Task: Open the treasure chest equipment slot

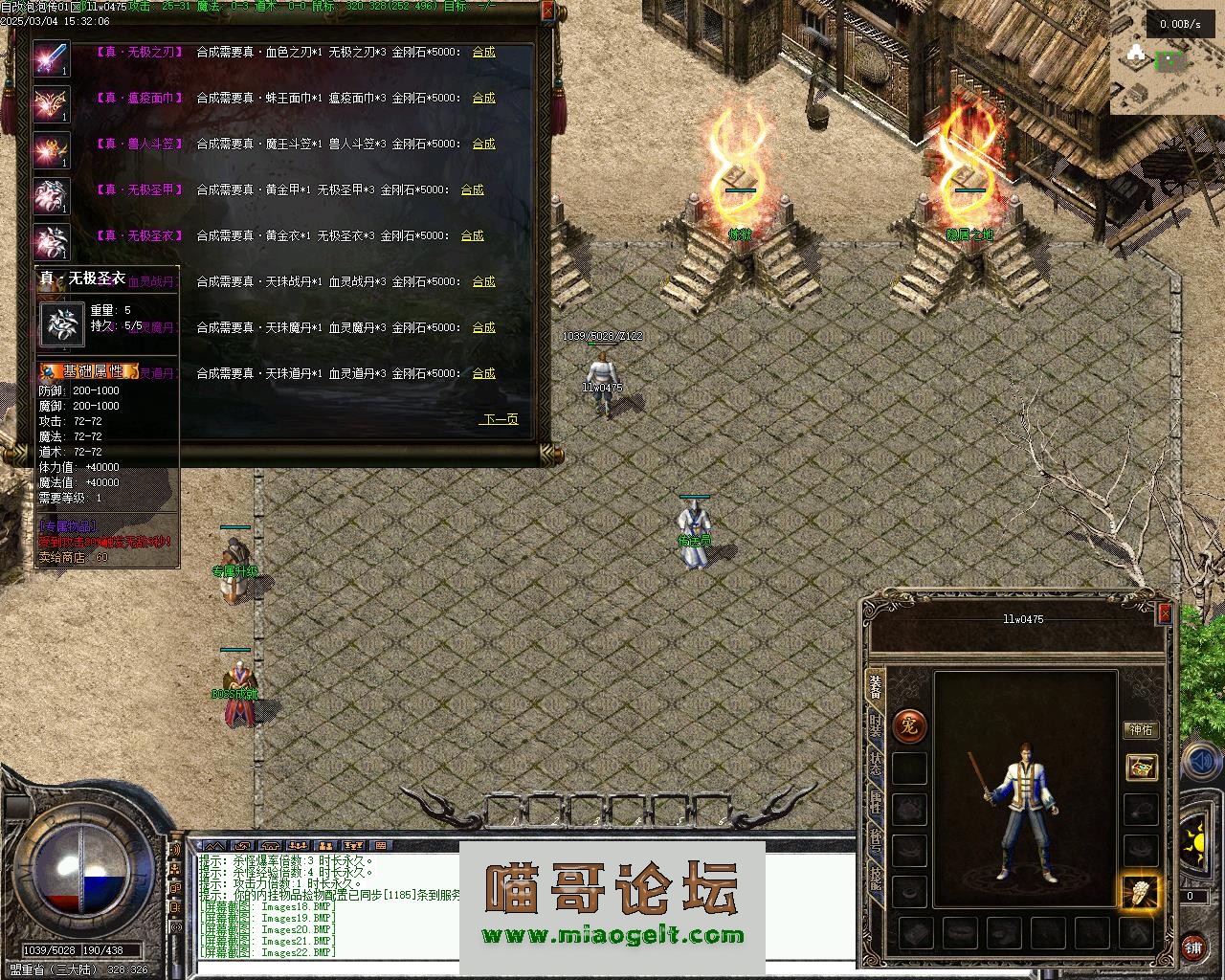Action: pyautogui.click(x=1141, y=767)
